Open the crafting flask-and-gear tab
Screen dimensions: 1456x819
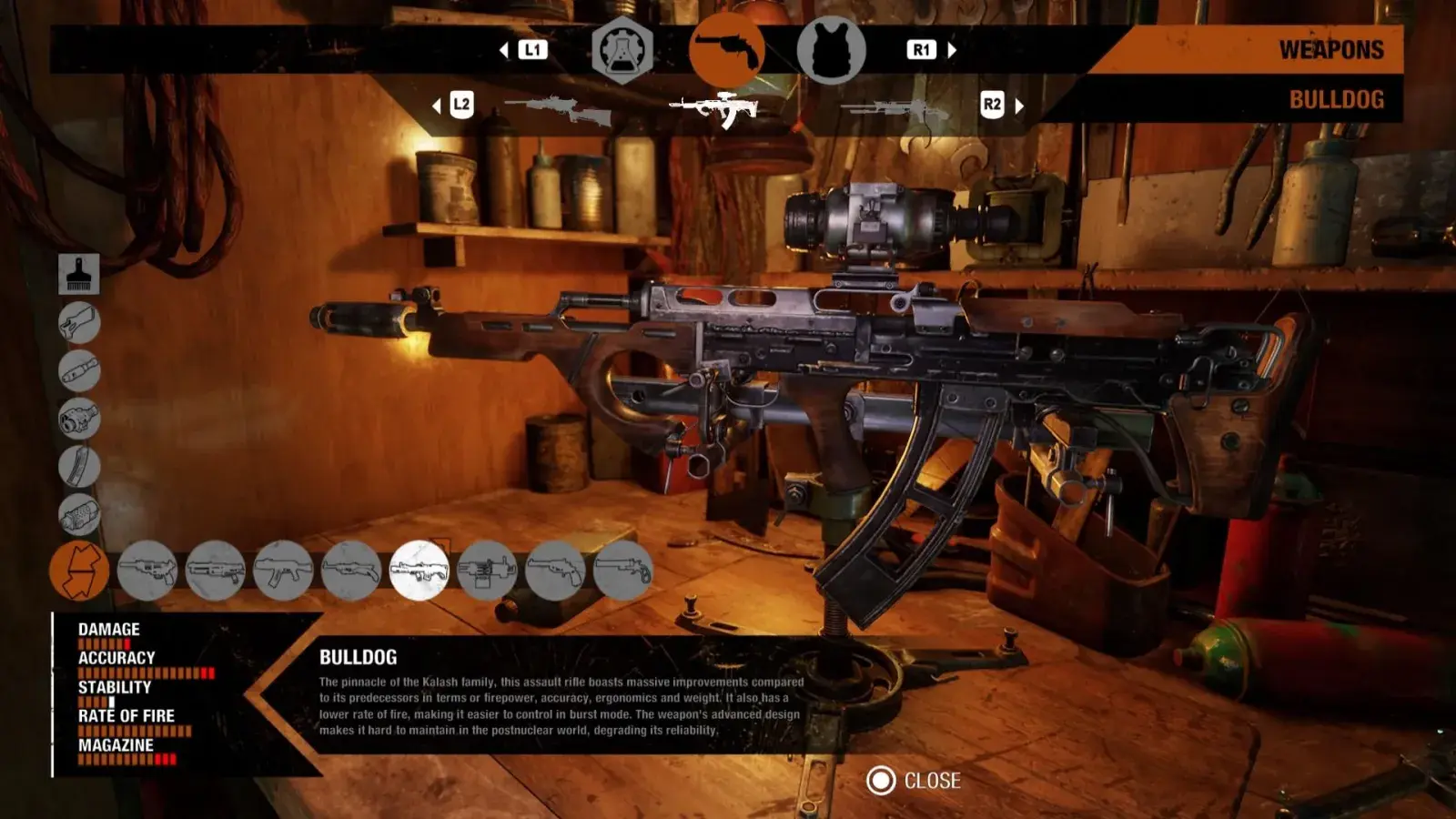(x=622, y=51)
